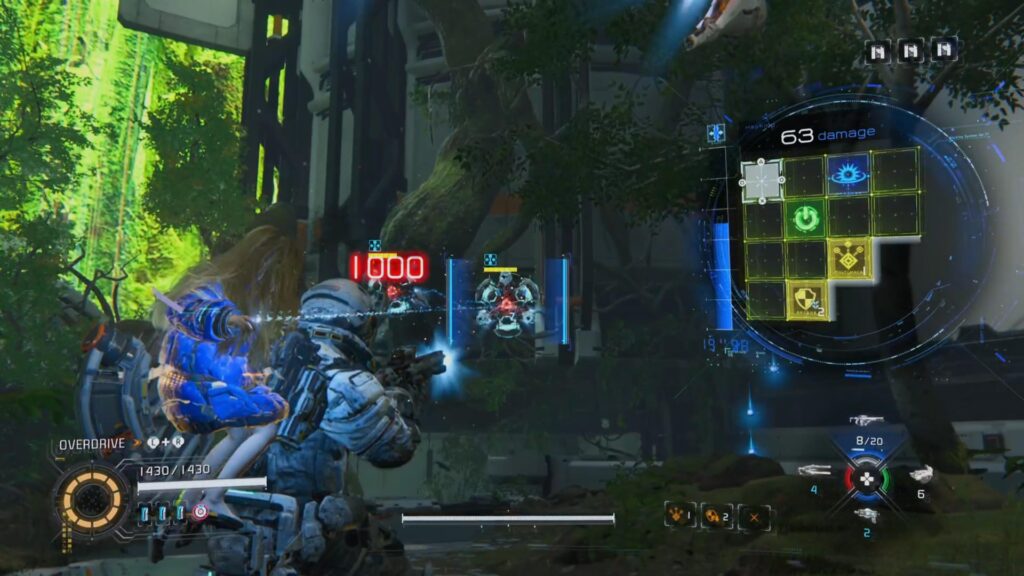Viewport: 1024px width, 576px height.
Task: Equip the right weapon with 6 ammo
Action: 919,473
